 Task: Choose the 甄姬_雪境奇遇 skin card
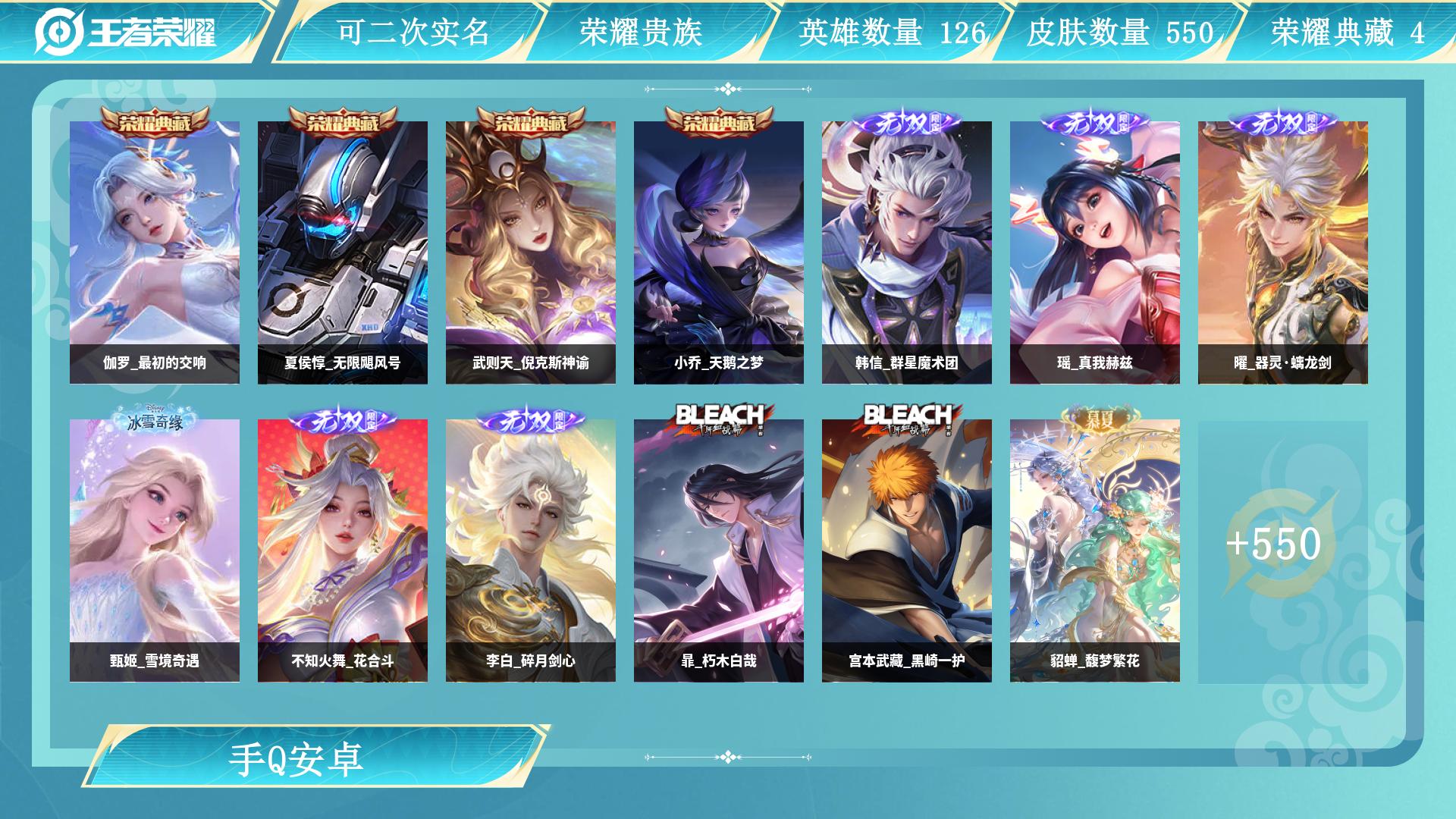155,550
